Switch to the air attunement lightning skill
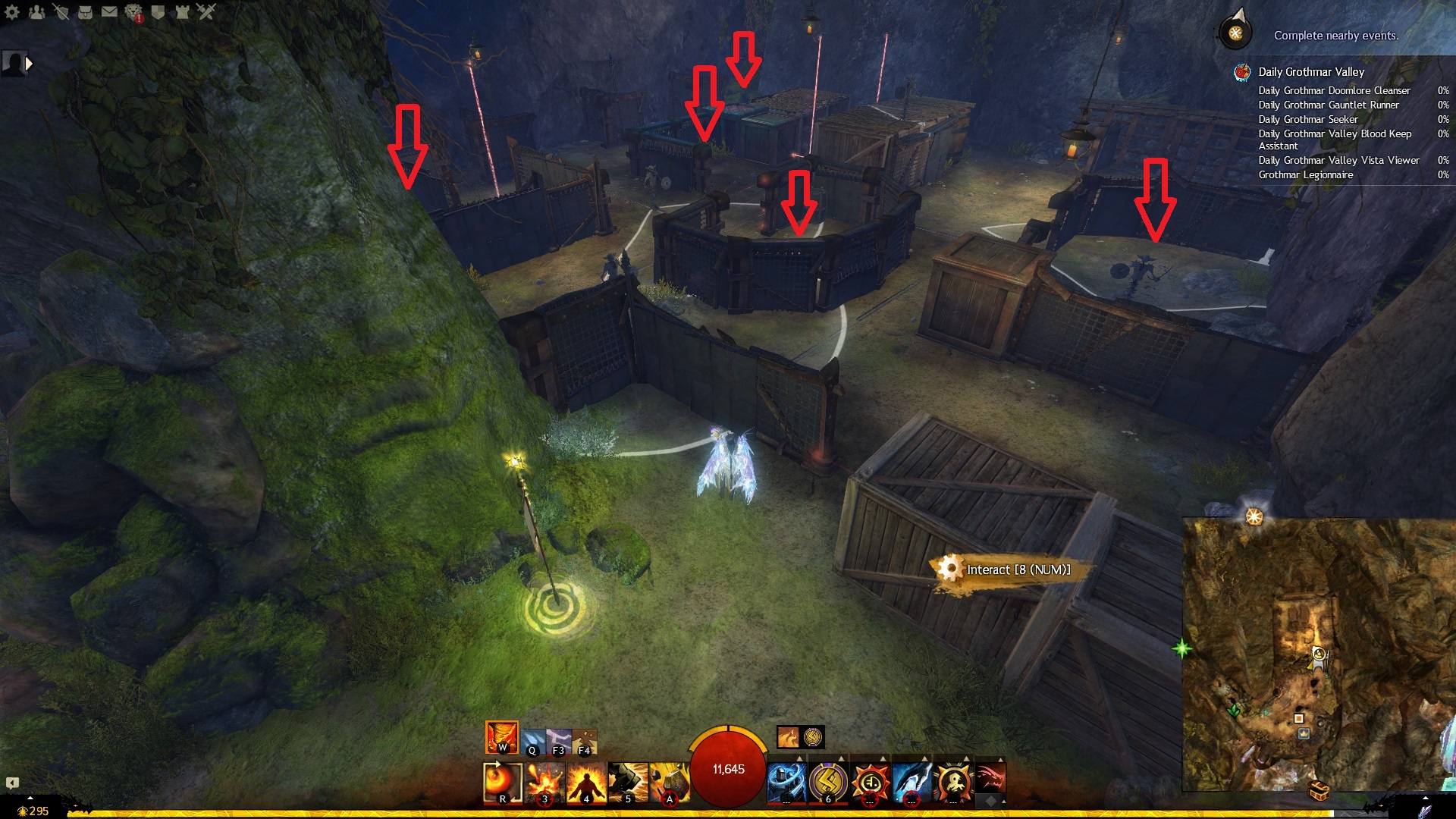 (559, 741)
